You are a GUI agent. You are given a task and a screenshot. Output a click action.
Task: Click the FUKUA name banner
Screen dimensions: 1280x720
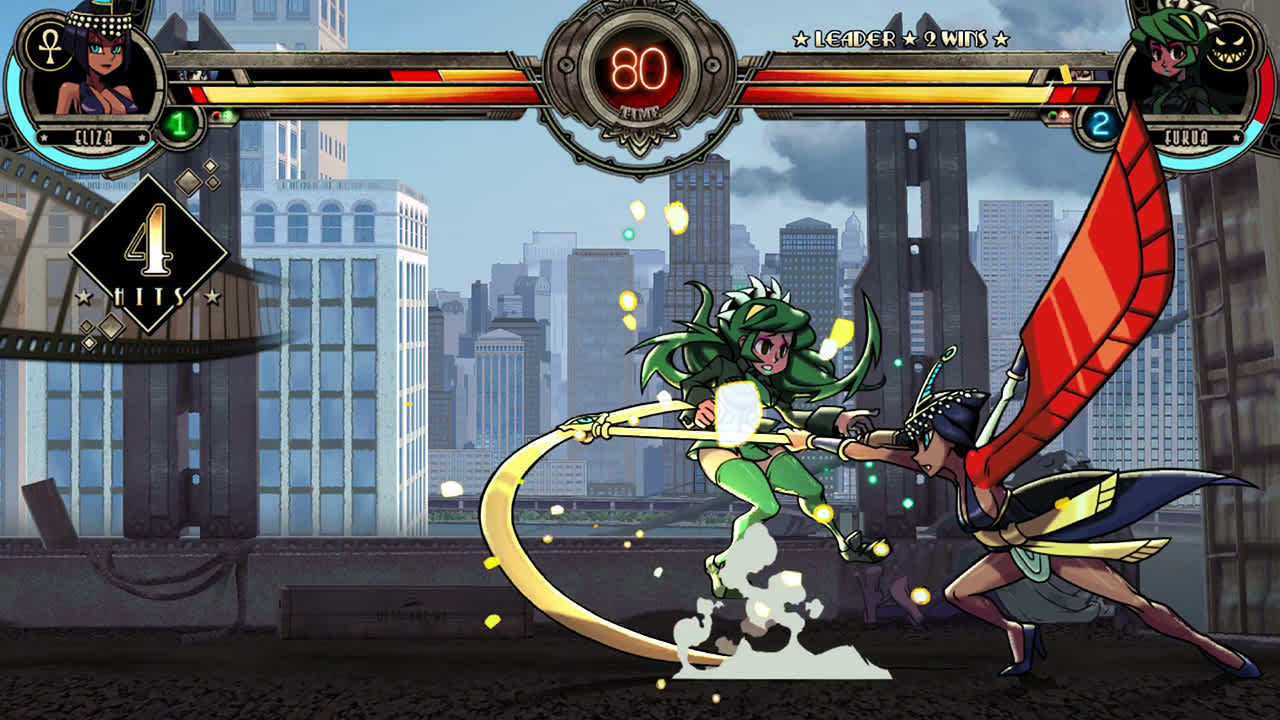pos(1188,136)
